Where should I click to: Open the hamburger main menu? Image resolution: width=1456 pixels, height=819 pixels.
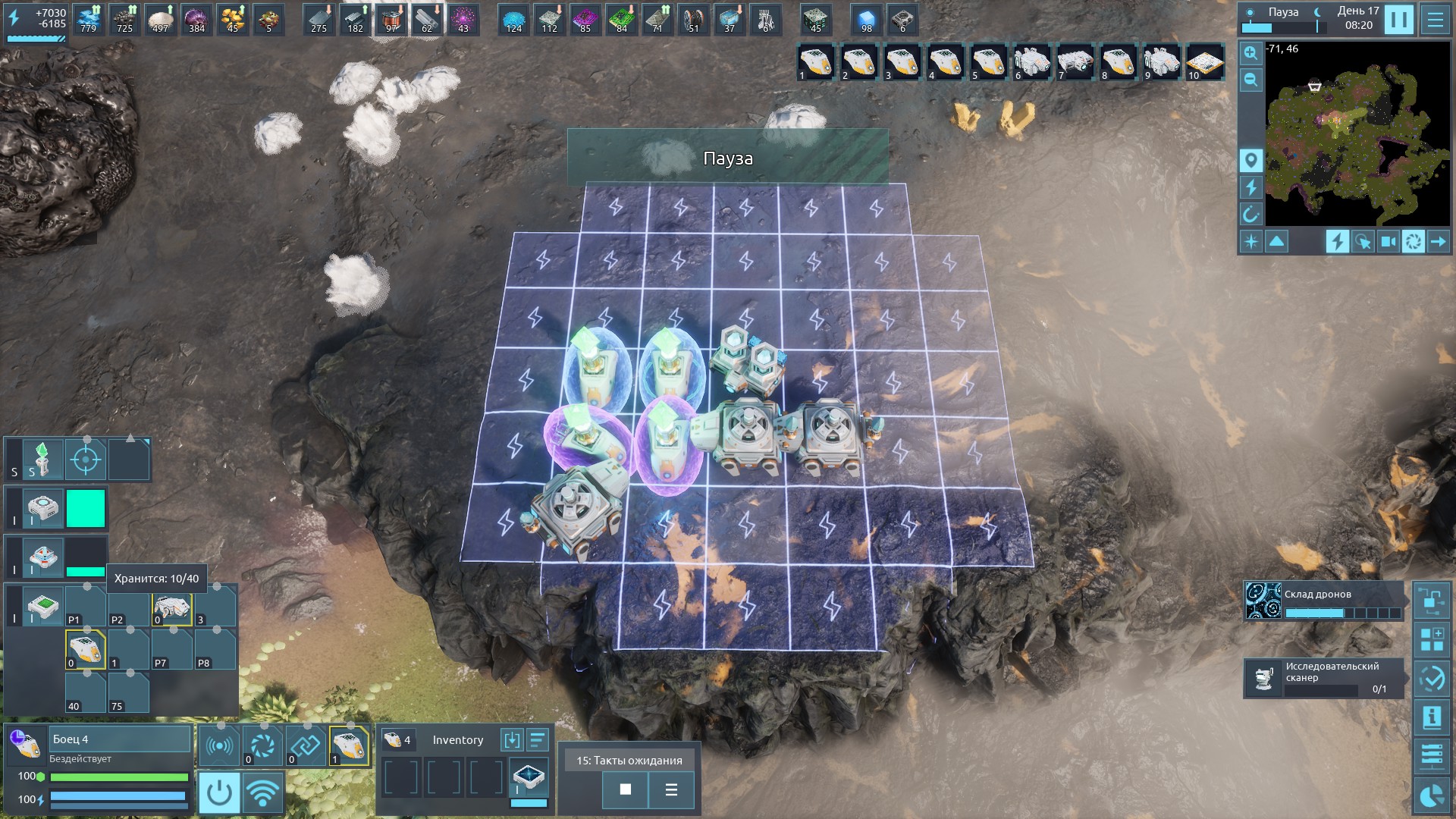pos(1435,20)
